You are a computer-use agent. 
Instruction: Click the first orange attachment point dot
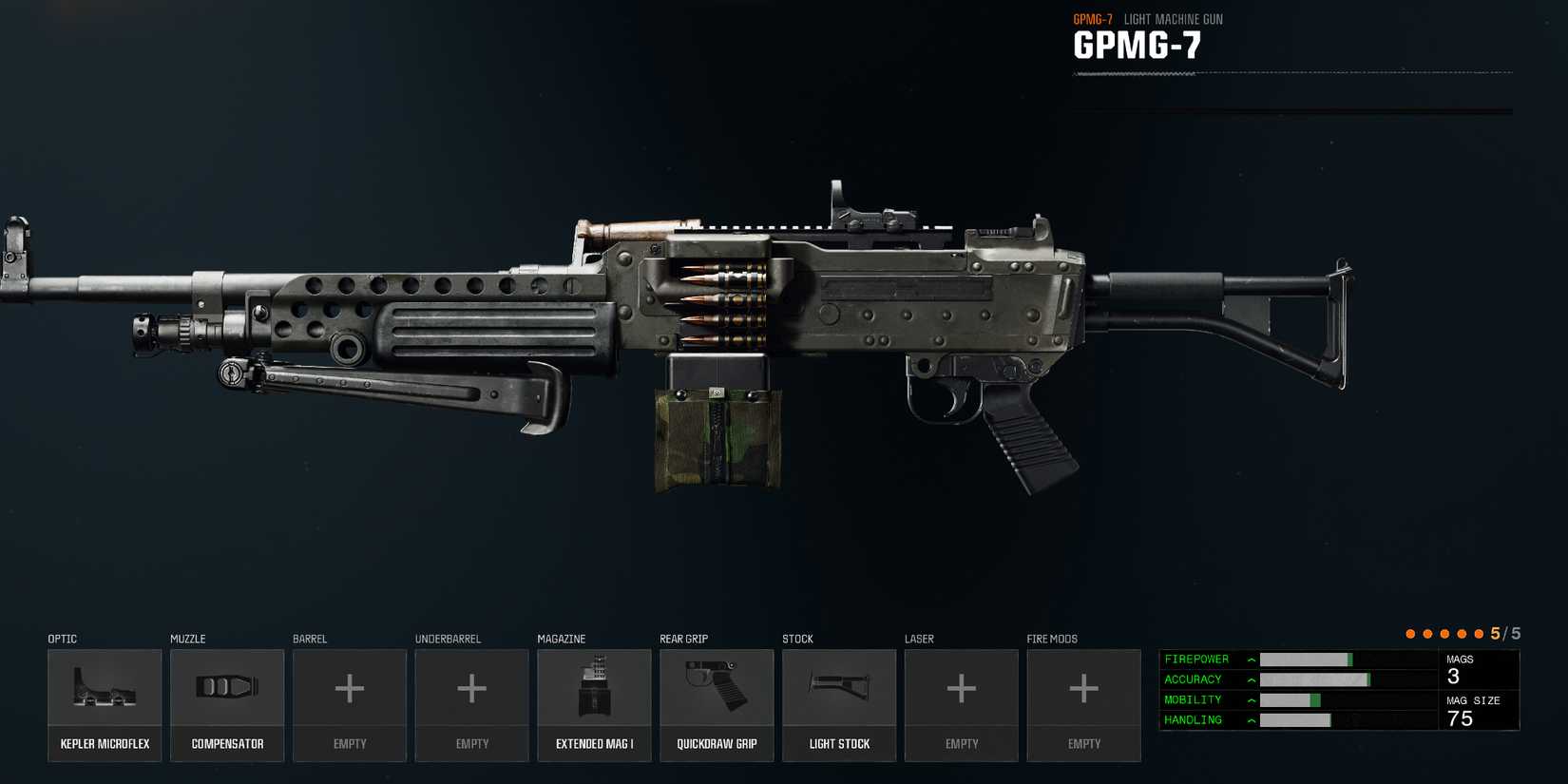tap(1409, 632)
